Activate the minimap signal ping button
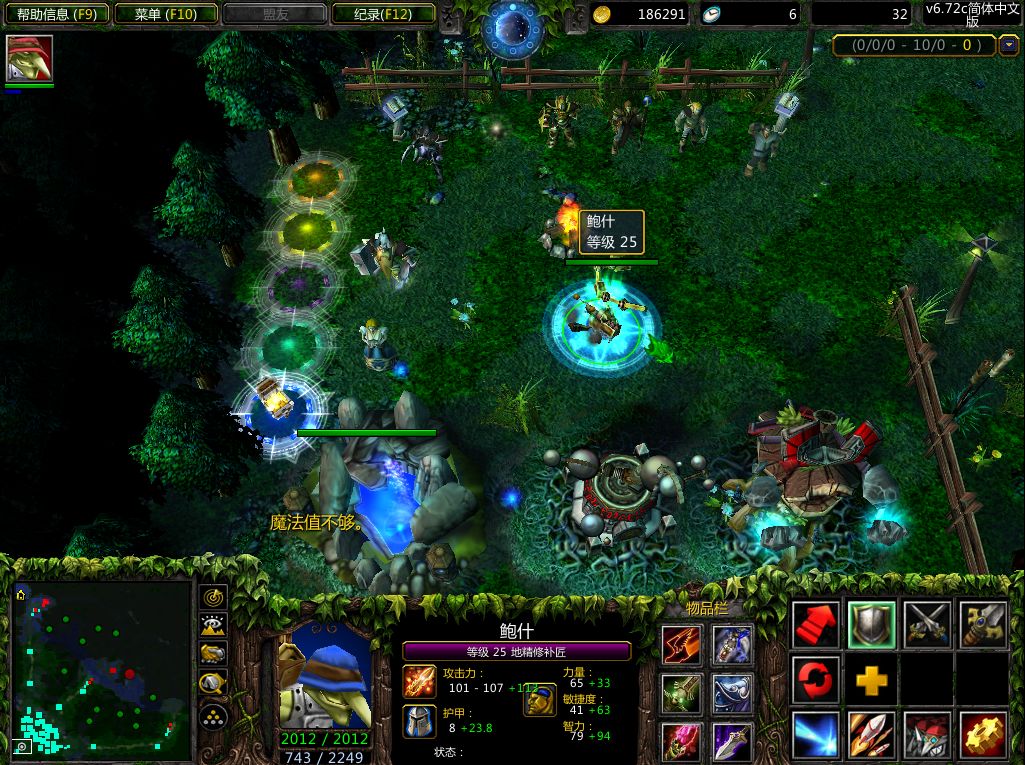The image size is (1025, 765). 213,597
